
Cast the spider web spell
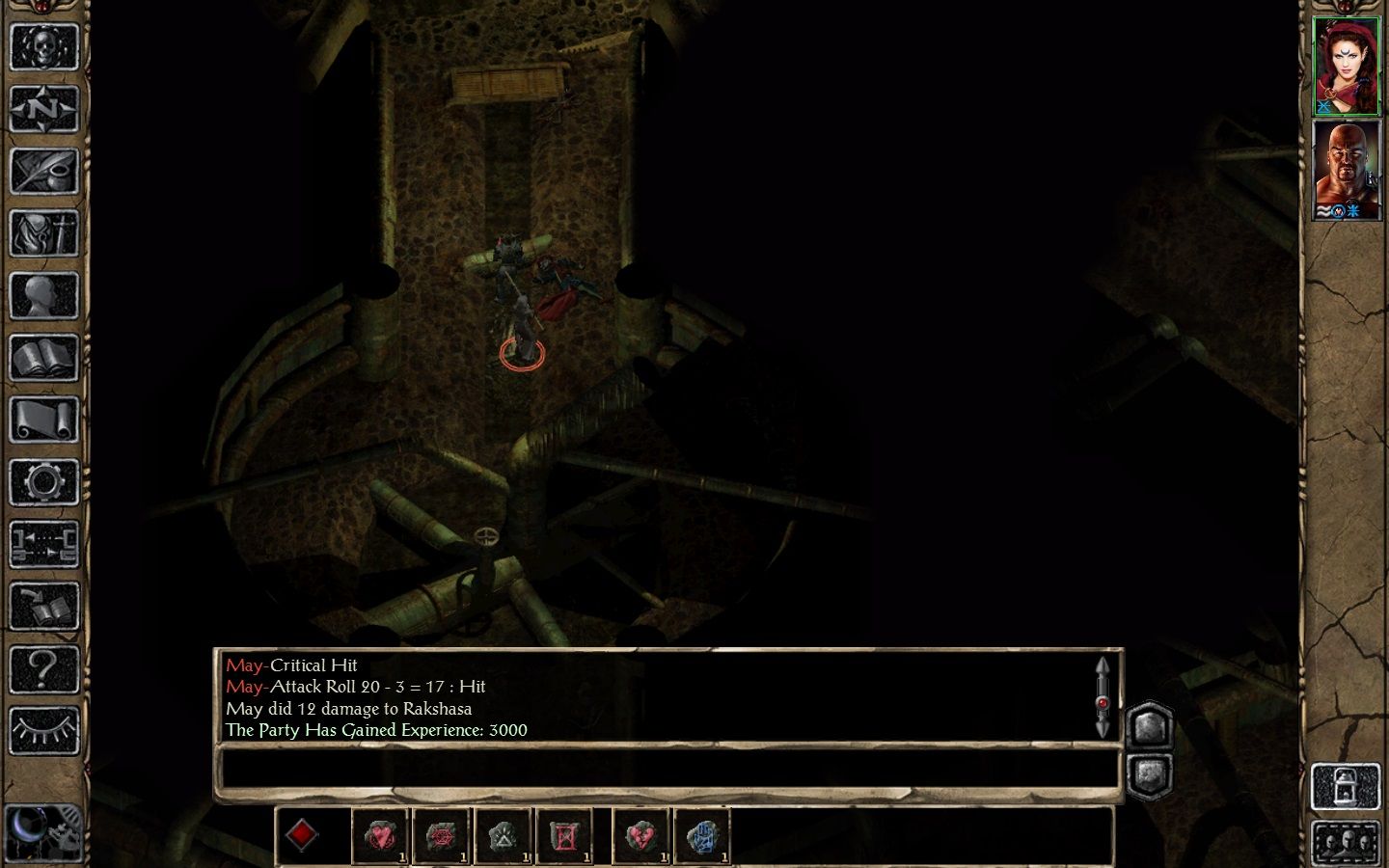pyautogui.click(x=442, y=835)
